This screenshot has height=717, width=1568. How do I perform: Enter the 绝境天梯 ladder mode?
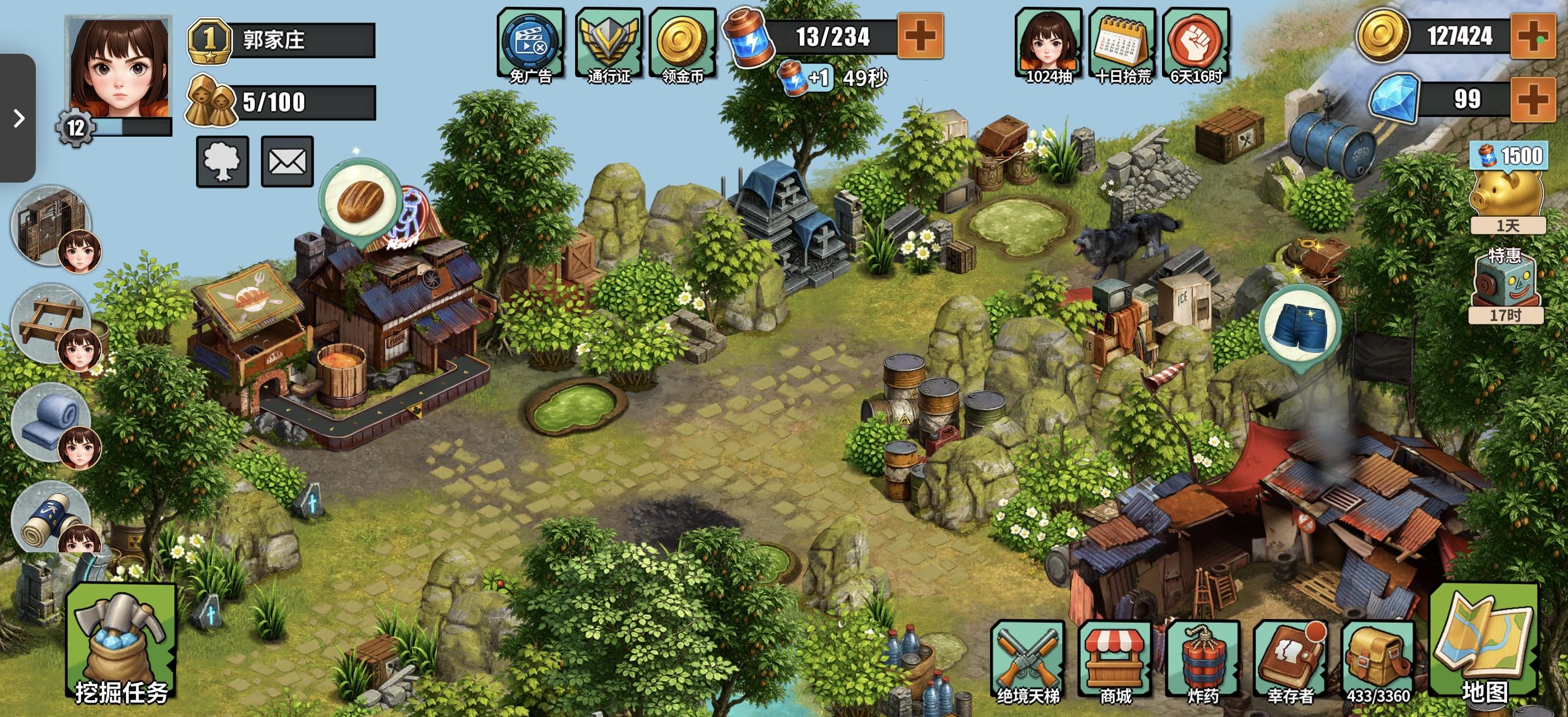click(1028, 661)
